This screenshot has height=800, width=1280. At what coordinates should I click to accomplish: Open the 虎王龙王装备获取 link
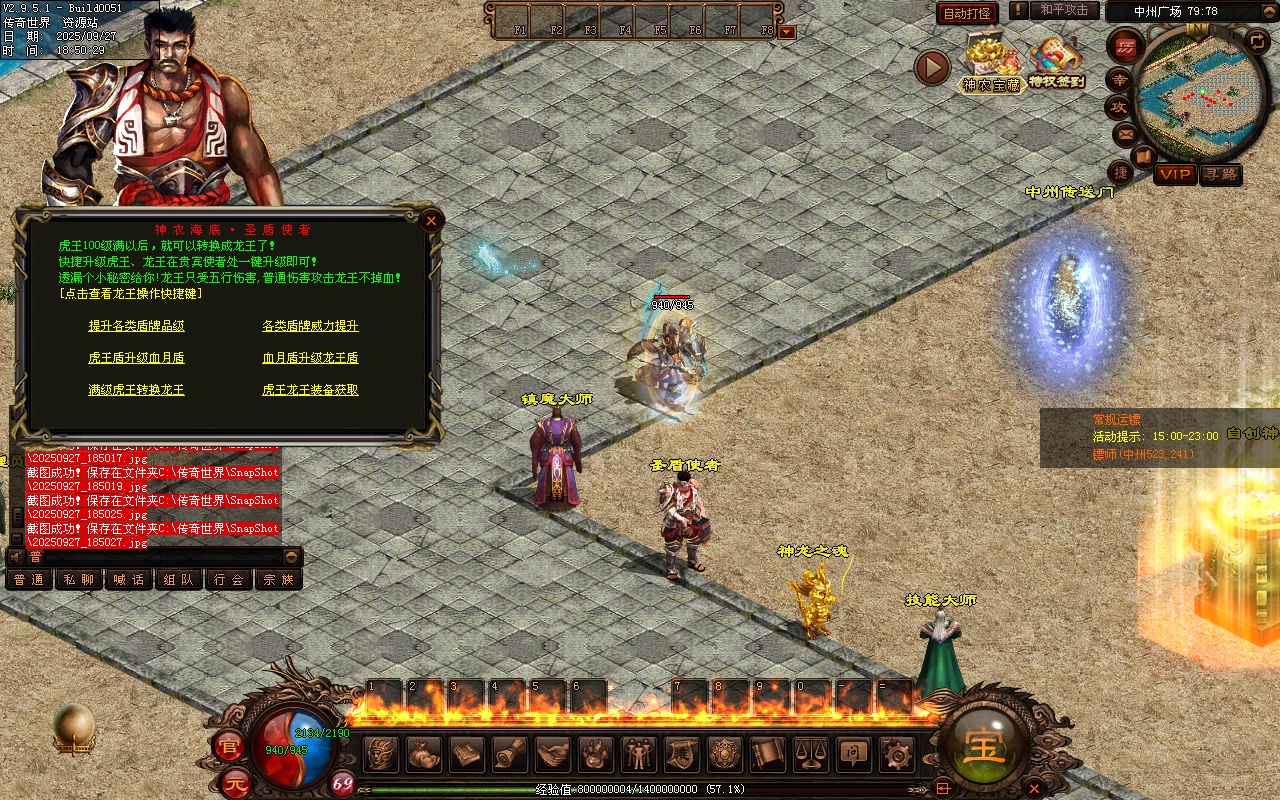pyautogui.click(x=310, y=390)
